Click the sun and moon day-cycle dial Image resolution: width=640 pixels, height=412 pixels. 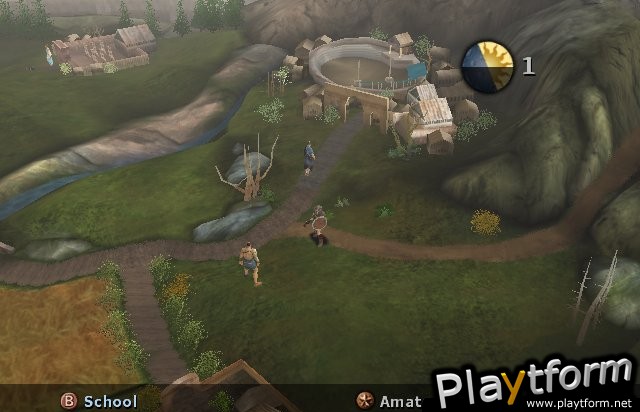tap(487, 67)
